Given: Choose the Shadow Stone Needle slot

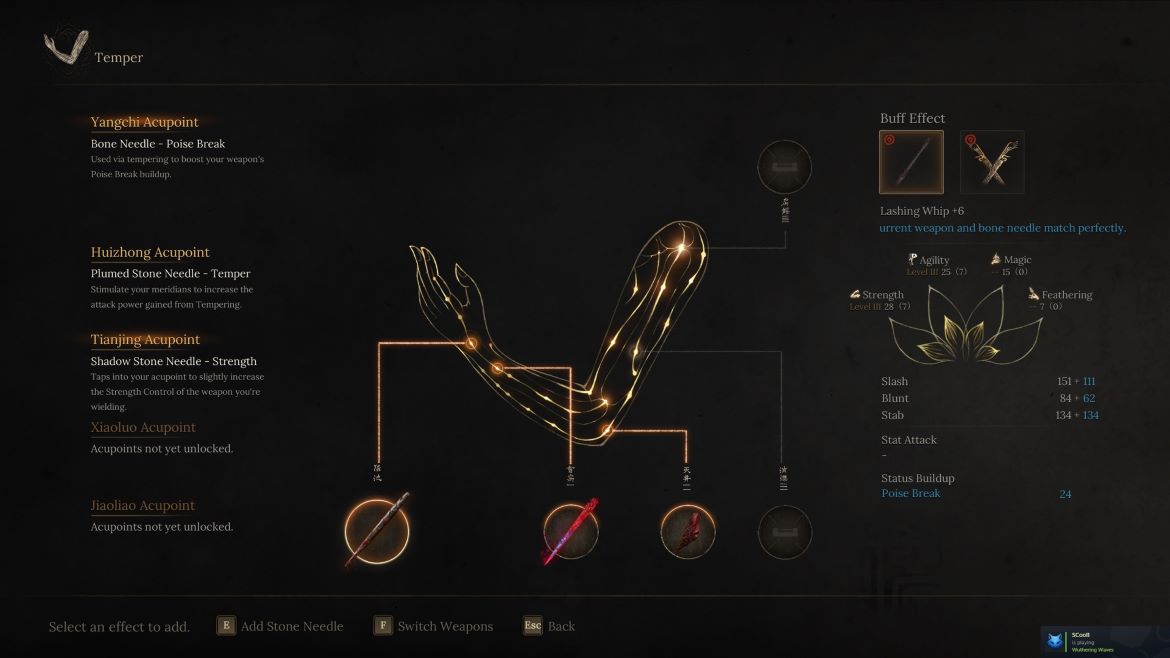Looking at the screenshot, I should click(688, 530).
